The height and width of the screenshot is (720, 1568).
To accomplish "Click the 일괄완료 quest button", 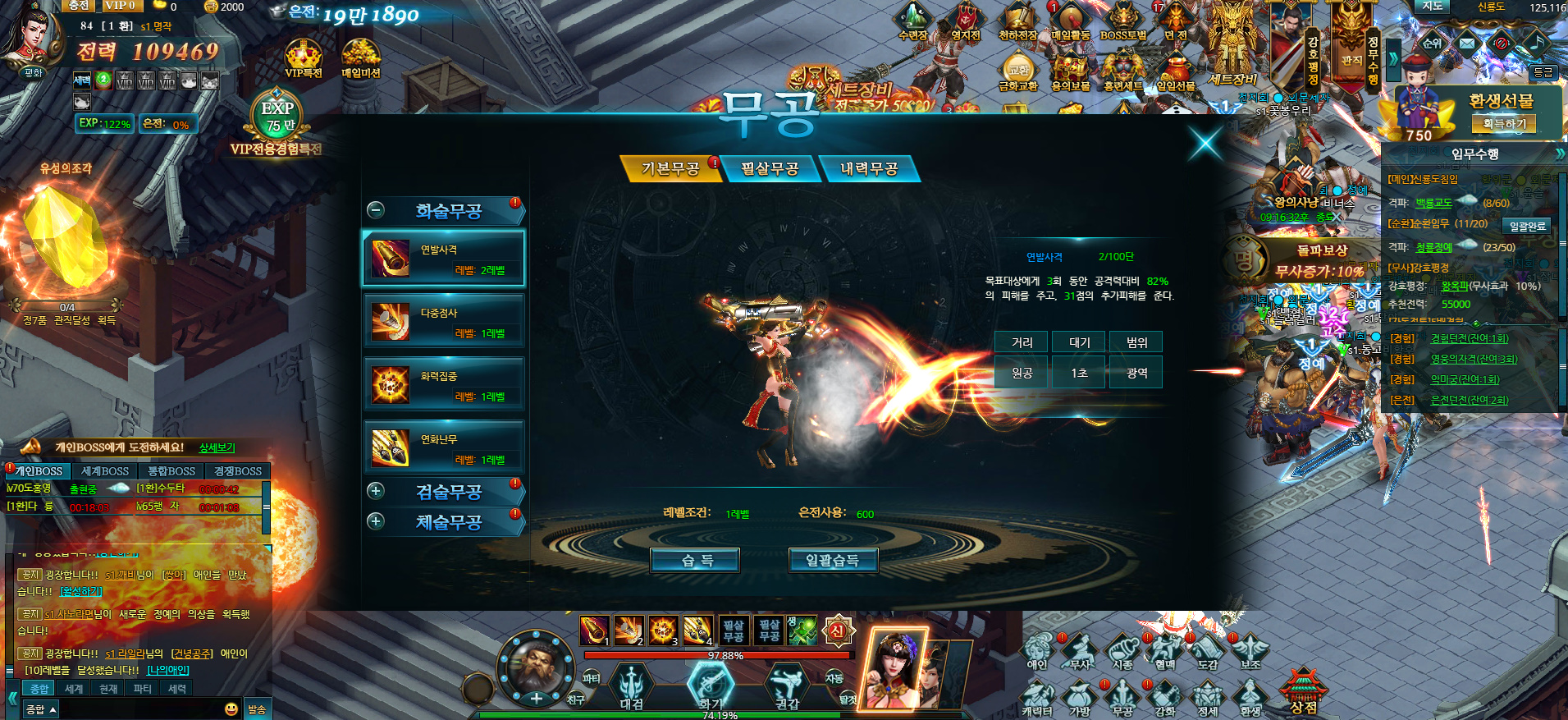I will pos(1527,226).
